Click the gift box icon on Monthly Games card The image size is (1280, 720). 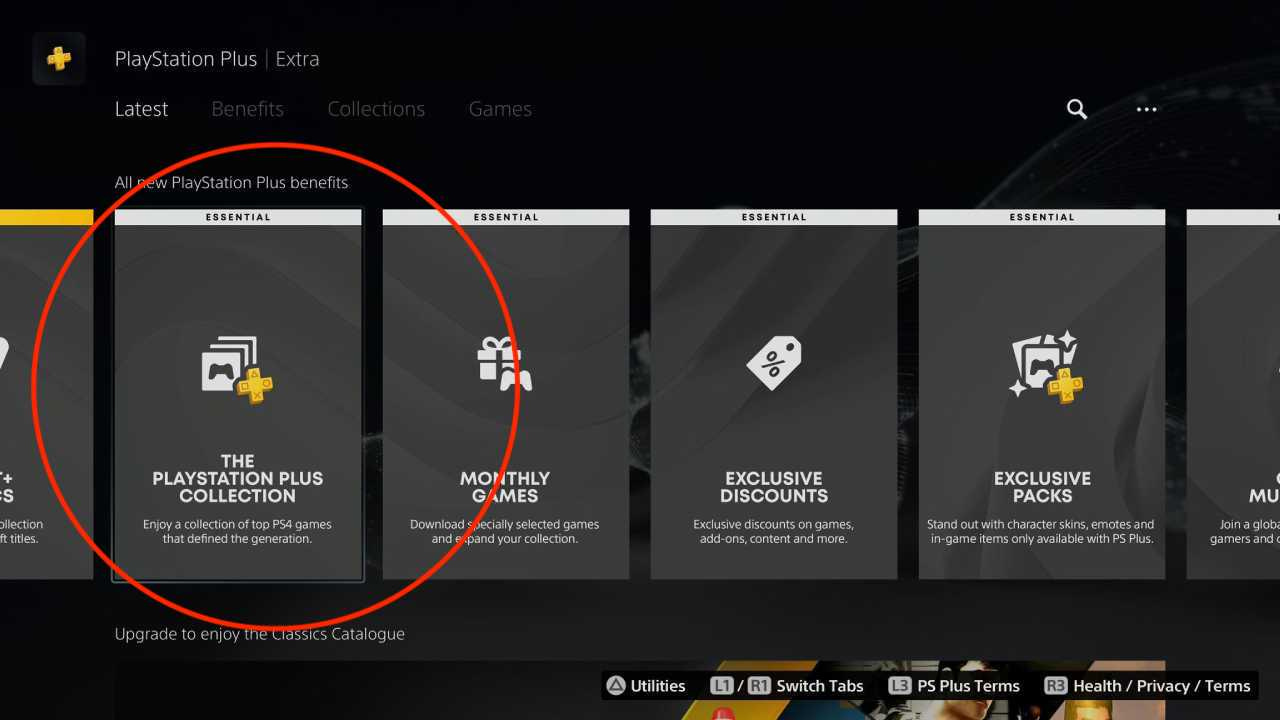(x=505, y=363)
